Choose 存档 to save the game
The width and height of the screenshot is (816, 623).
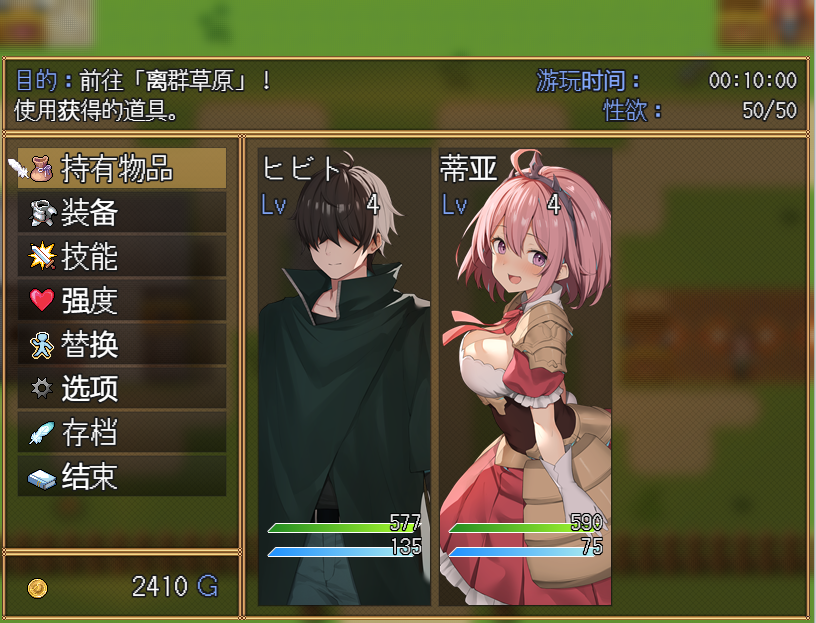point(122,432)
